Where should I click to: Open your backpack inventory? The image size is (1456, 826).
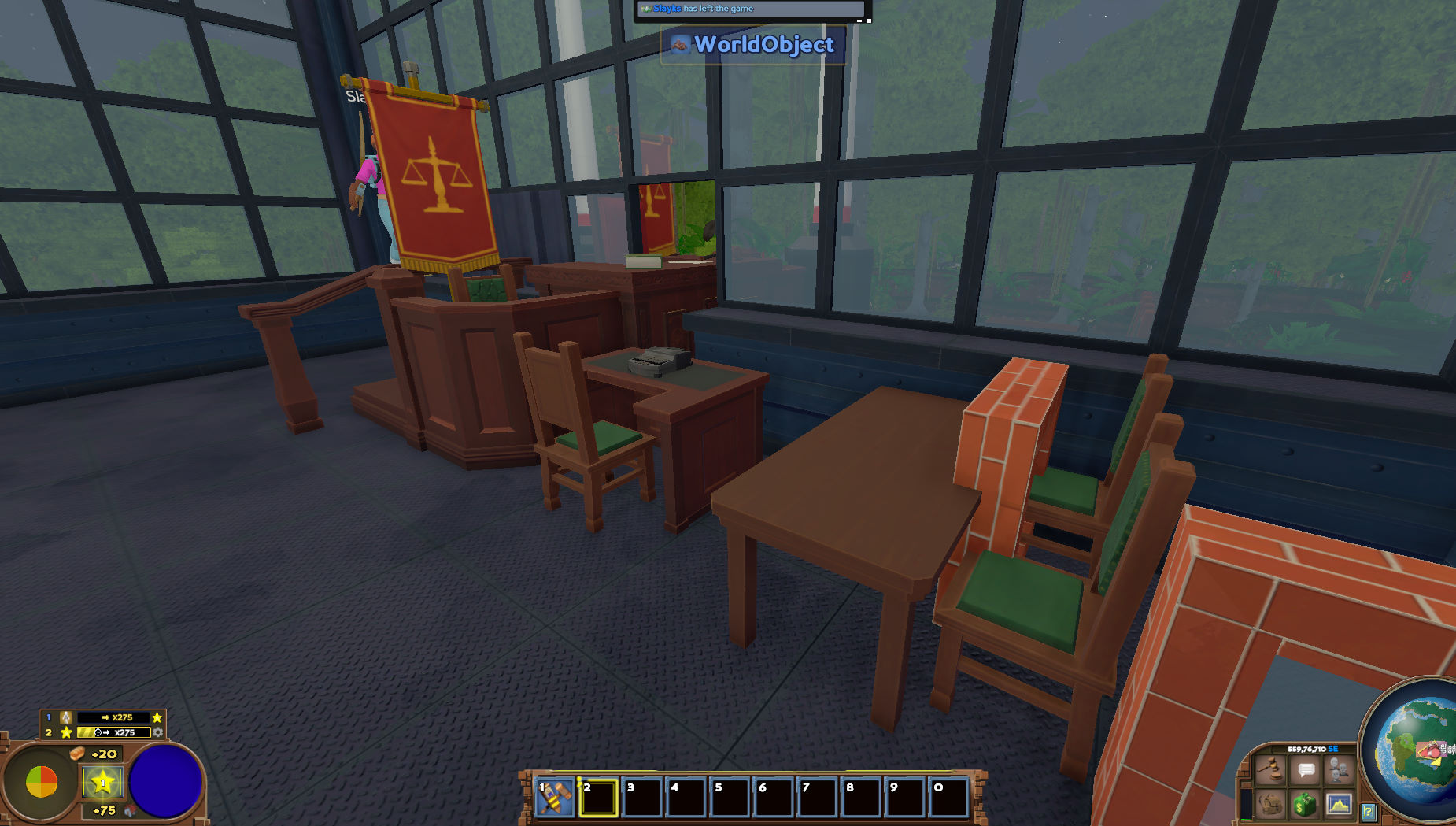coord(1269,806)
